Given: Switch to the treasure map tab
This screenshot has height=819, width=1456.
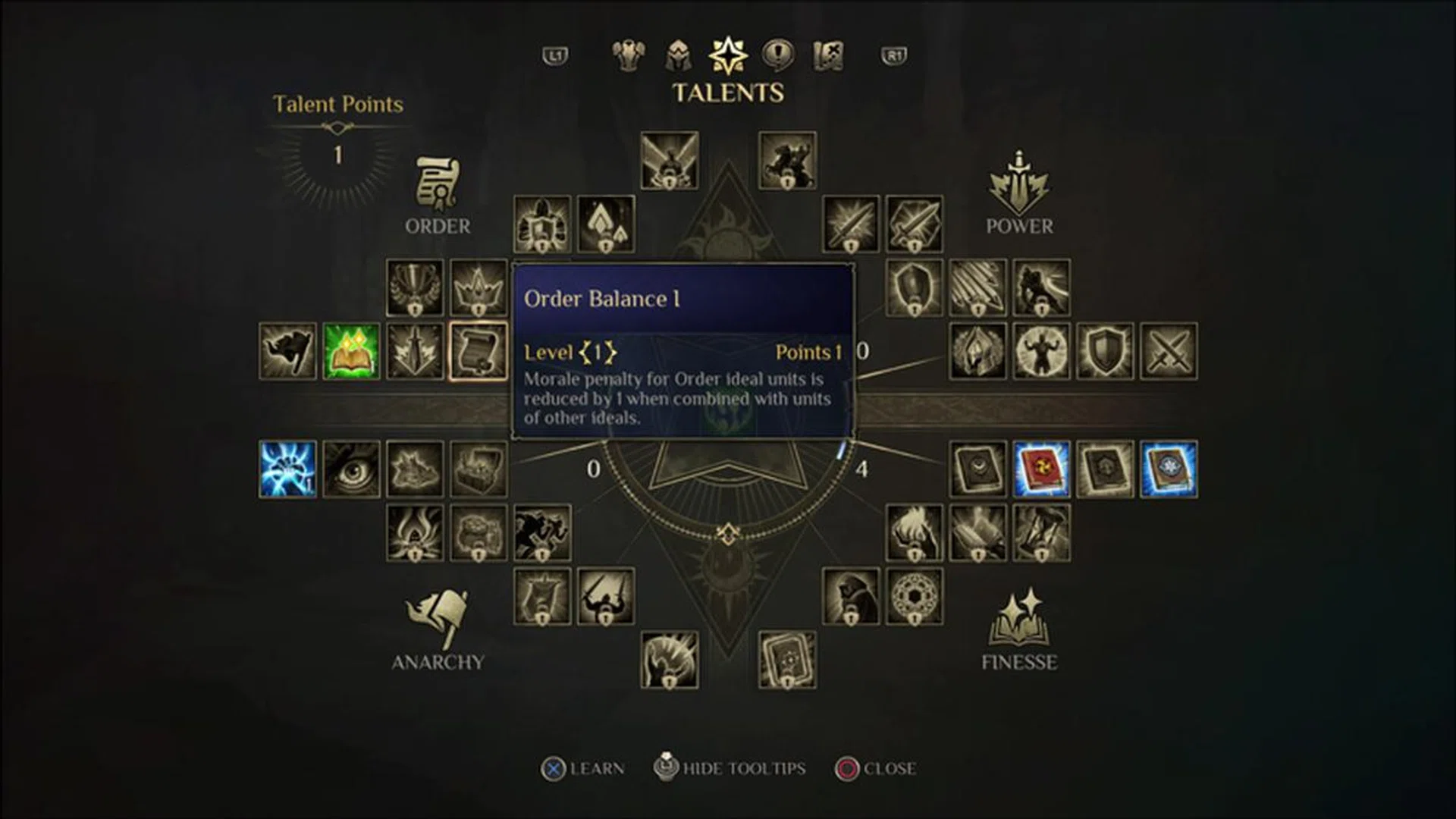Looking at the screenshot, I should pyautogui.click(x=828, y=55).
